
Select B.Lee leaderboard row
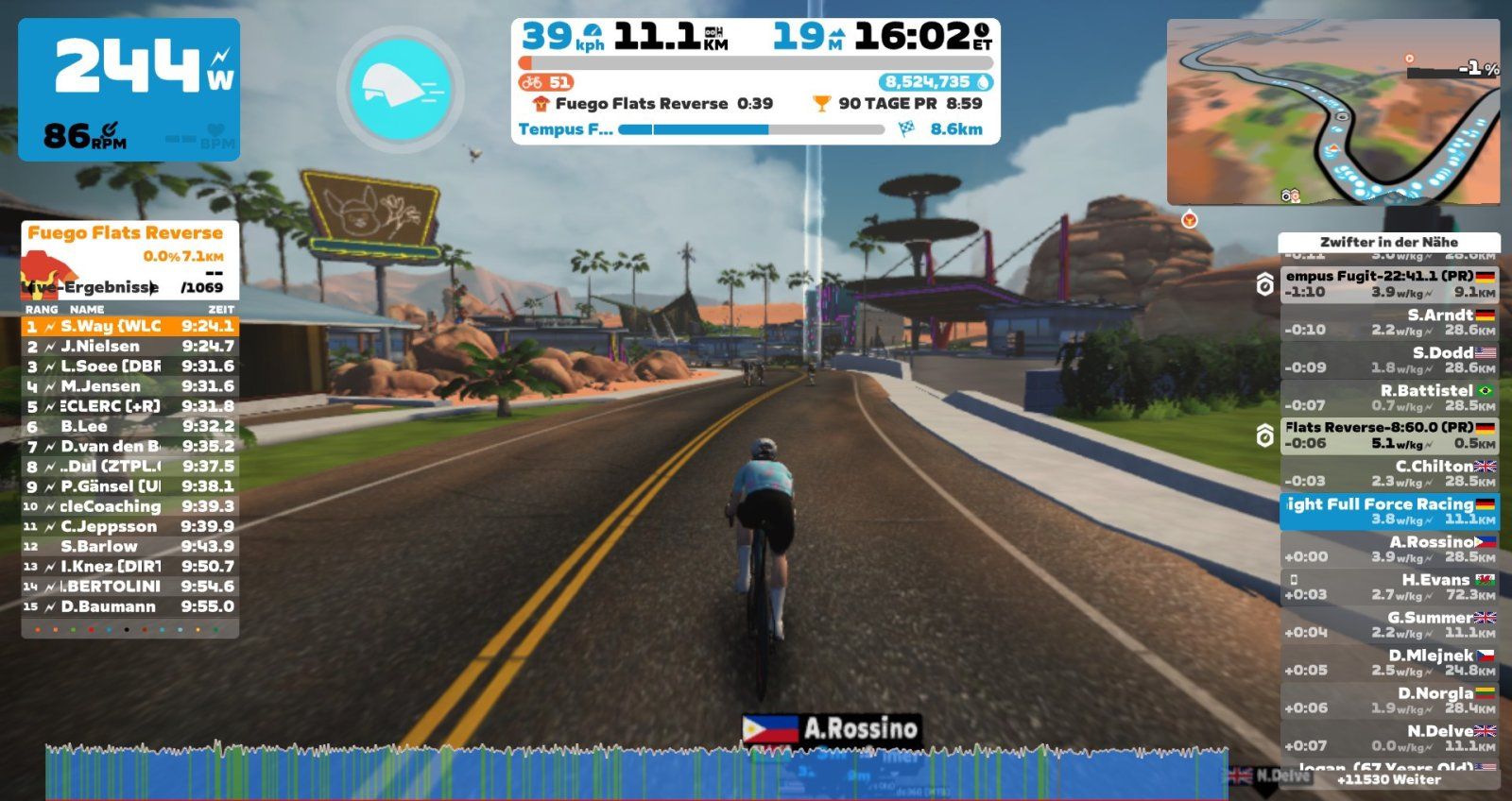(x=129, y=426)
